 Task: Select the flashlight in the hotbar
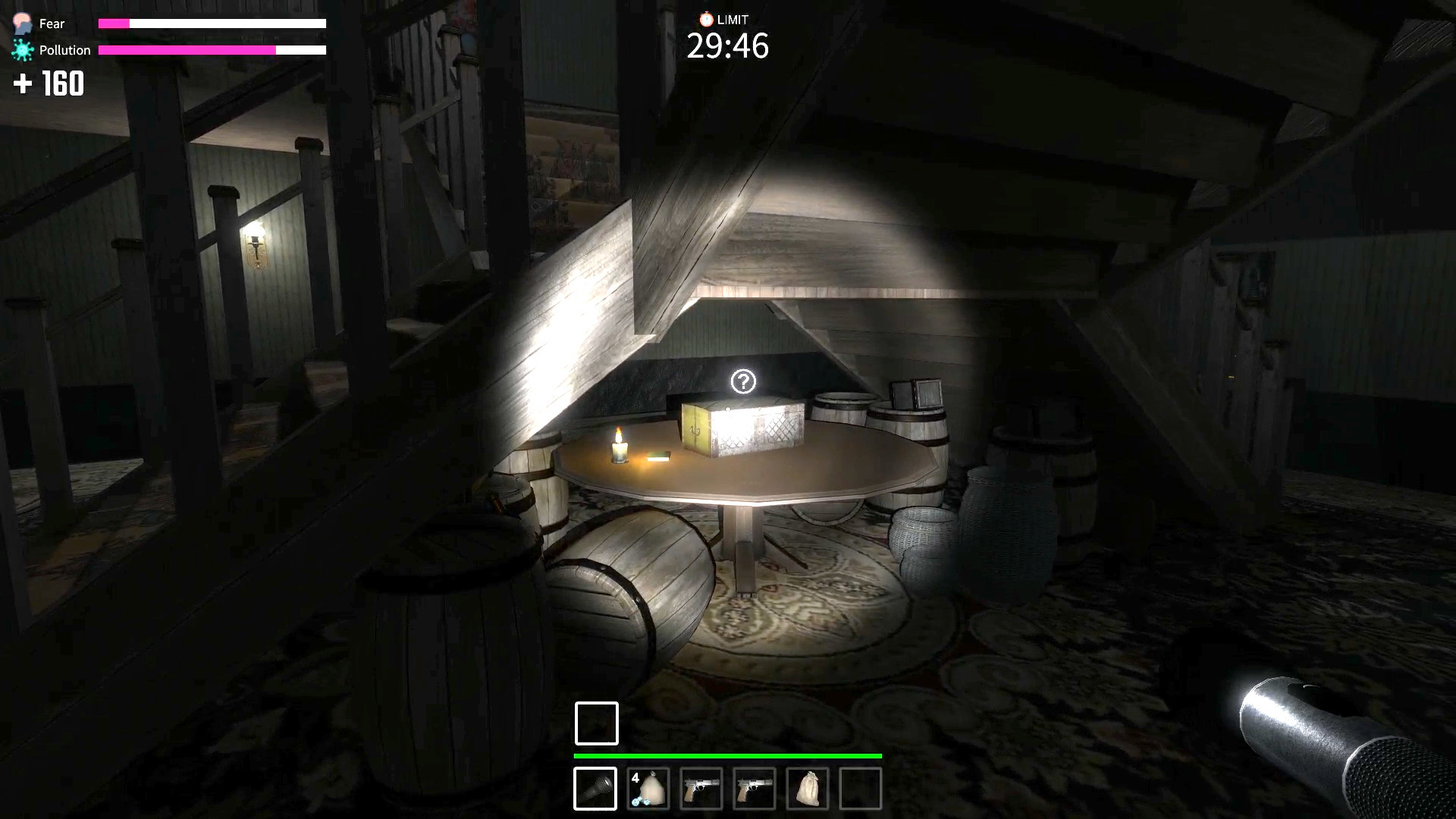596,789
